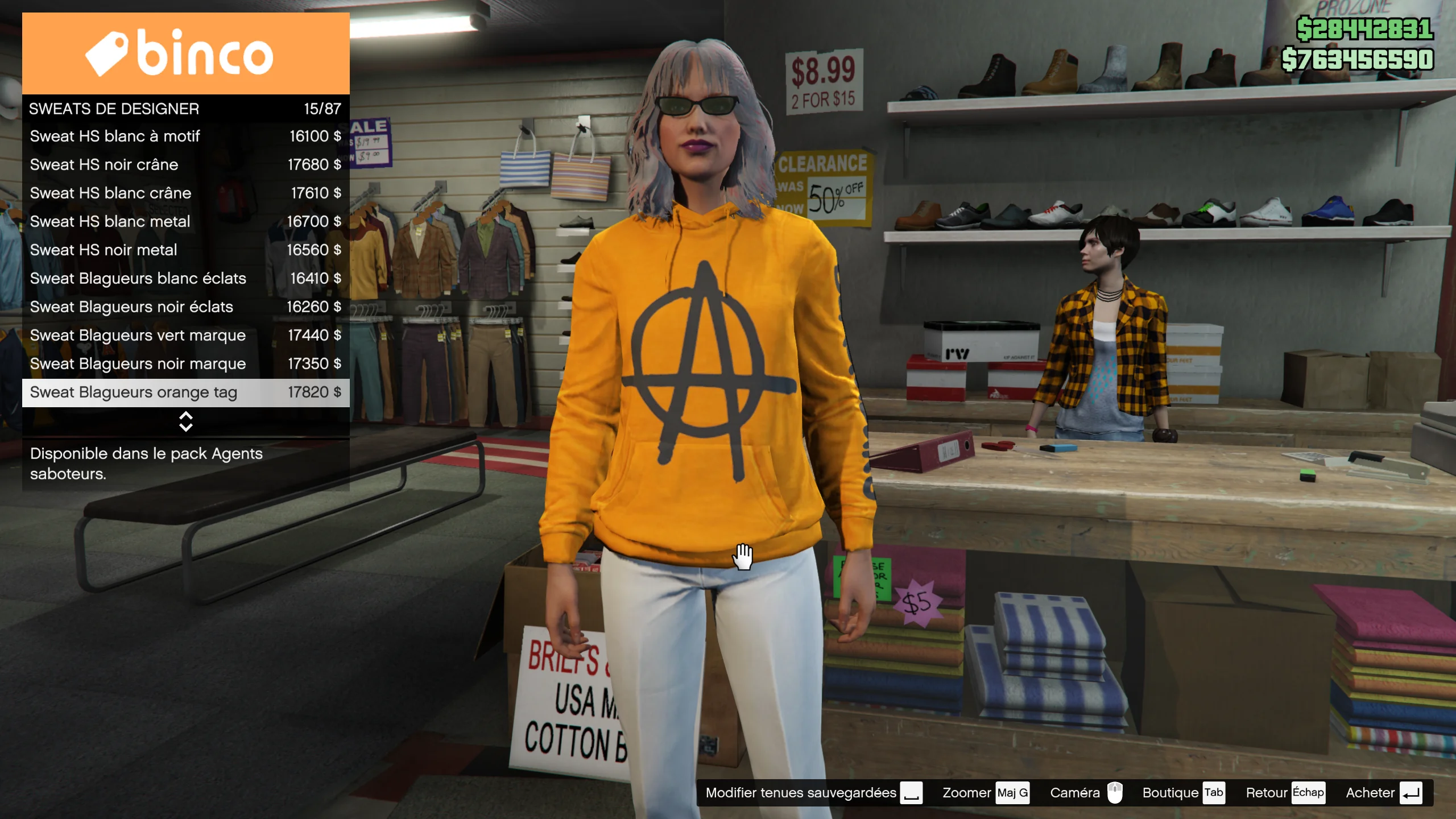
Task: Select Sweat Blagueurs blanc éclats
Action: [185, 279]
